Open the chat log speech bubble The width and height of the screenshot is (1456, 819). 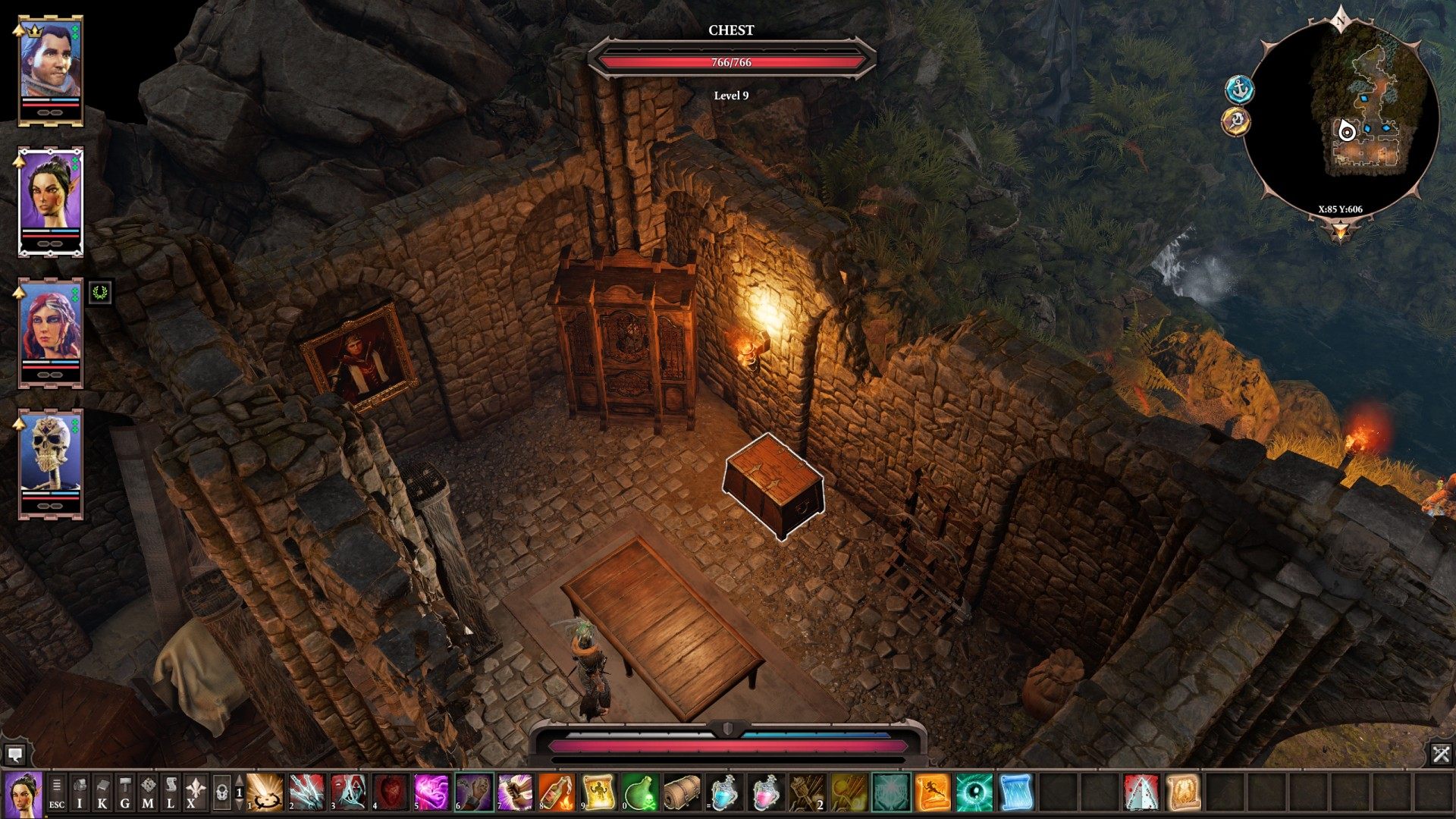[14, 754]
